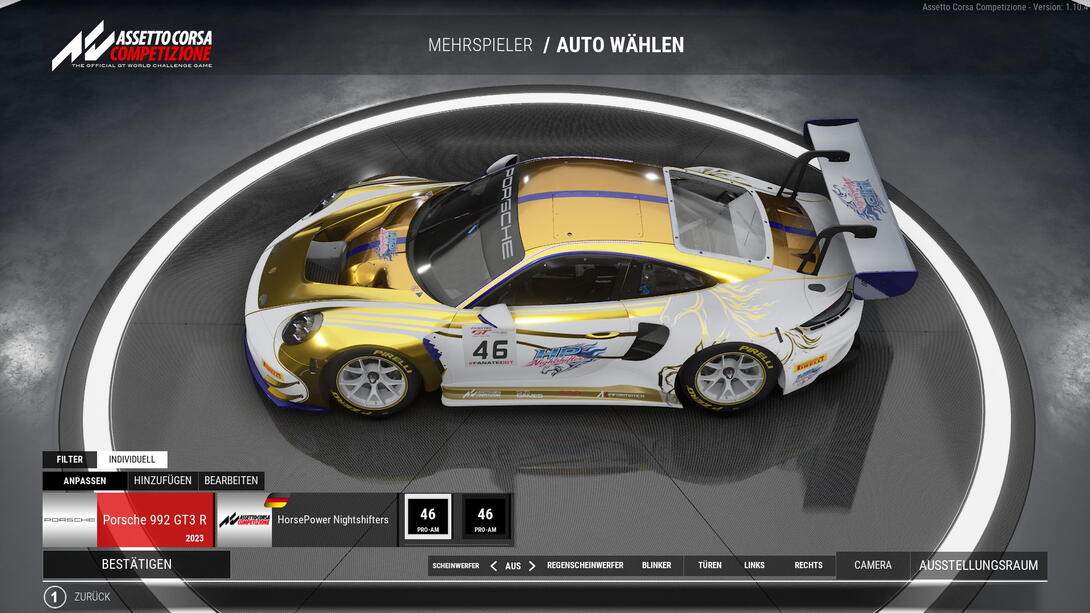
Task: Choose Hinzufügen to add a car
Action: click(x=162, y=481)
